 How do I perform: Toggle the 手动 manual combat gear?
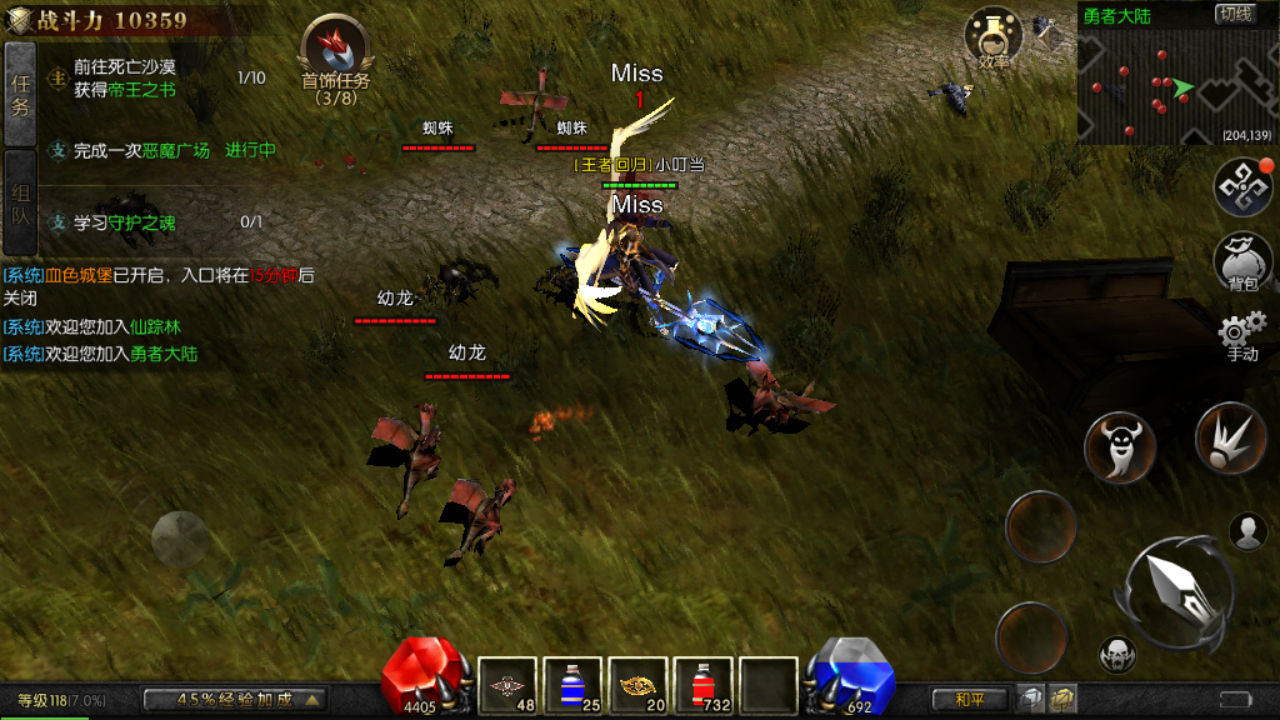(x=1242, y=334)
